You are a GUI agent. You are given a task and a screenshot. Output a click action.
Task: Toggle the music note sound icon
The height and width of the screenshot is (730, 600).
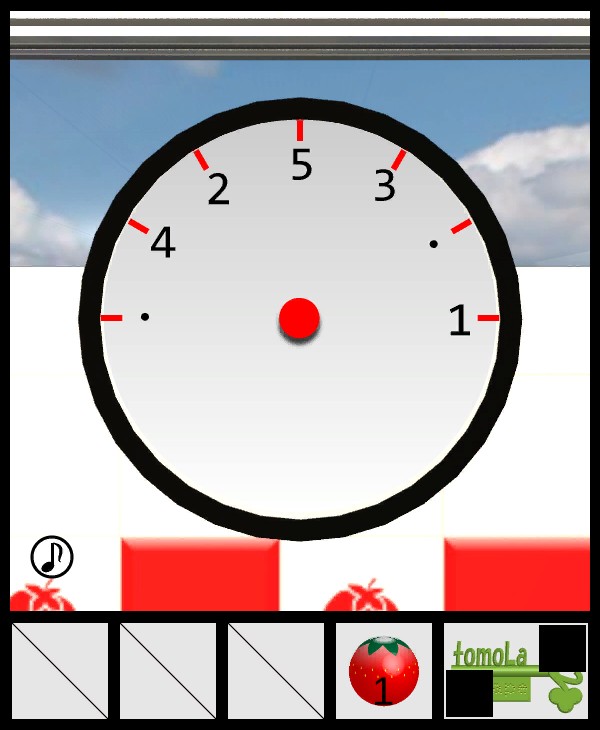(52, 557)
